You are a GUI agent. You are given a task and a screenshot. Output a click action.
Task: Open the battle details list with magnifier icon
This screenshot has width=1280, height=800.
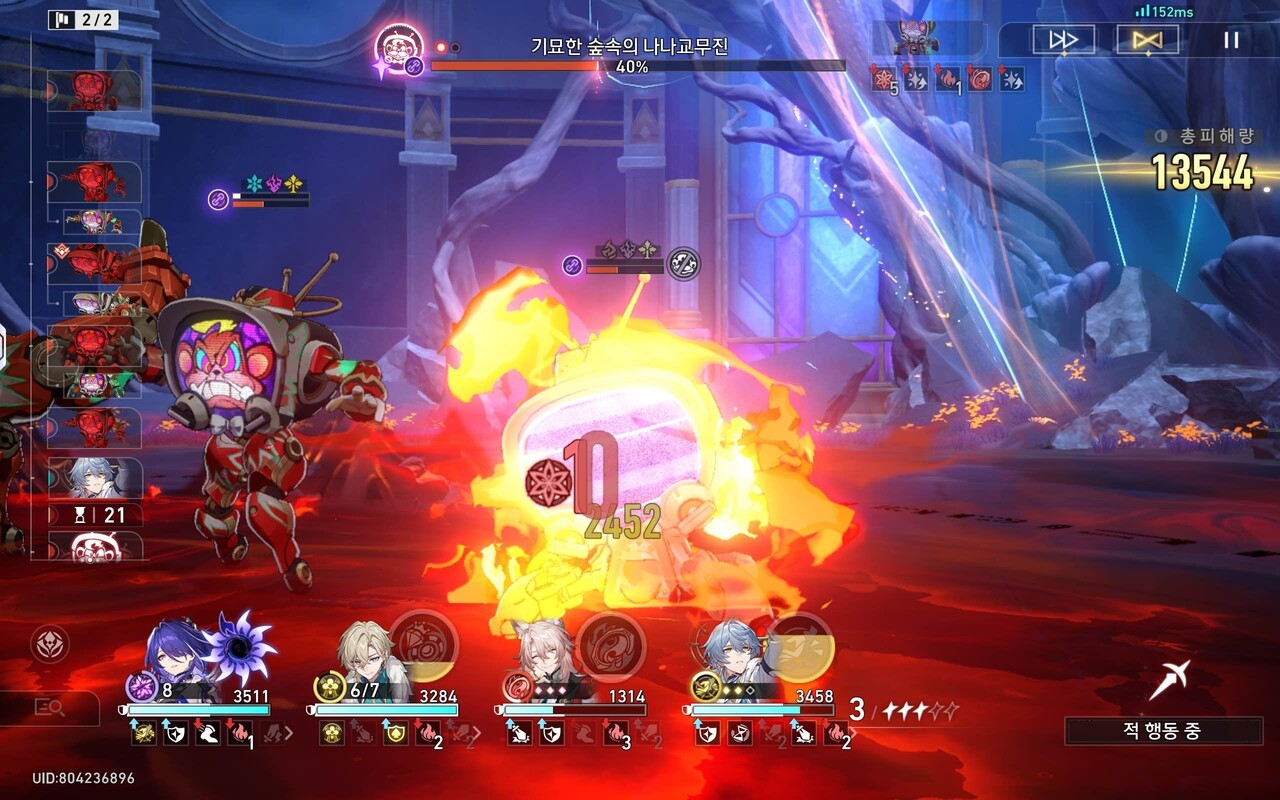click(50, 708)
